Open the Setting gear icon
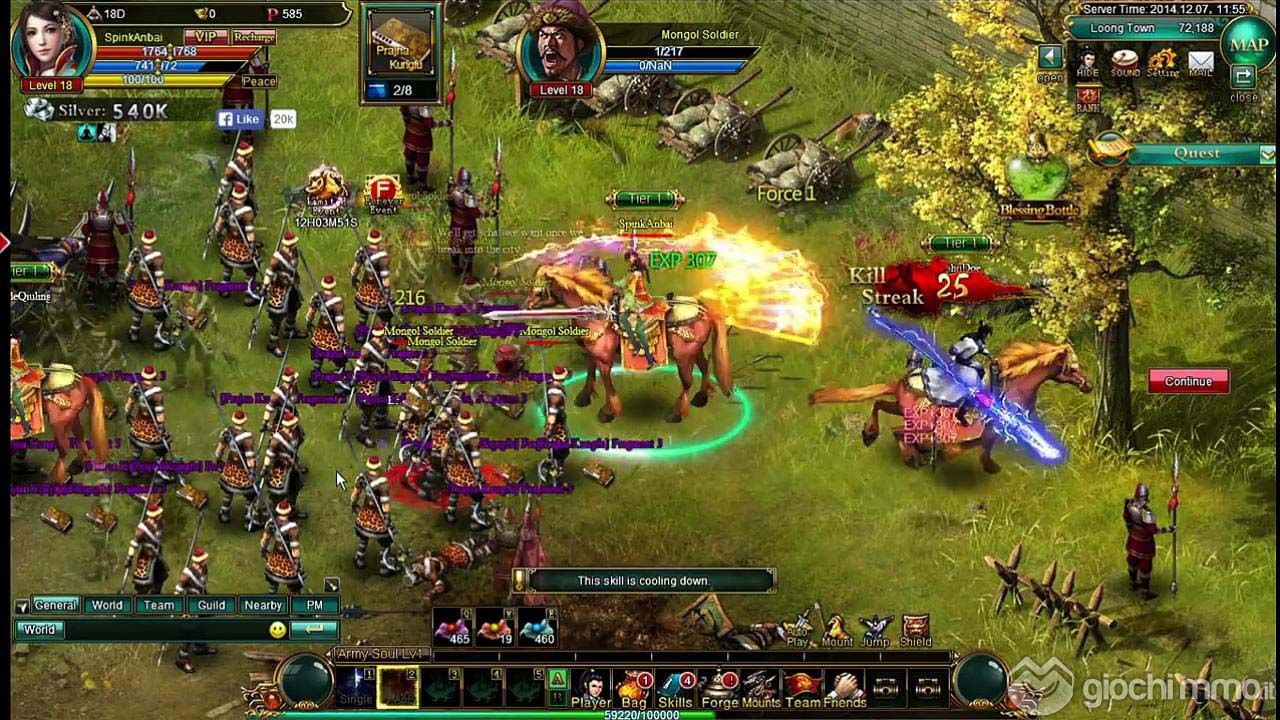Viewport: 1280px width, 720px height. (x=1162, y=62)
